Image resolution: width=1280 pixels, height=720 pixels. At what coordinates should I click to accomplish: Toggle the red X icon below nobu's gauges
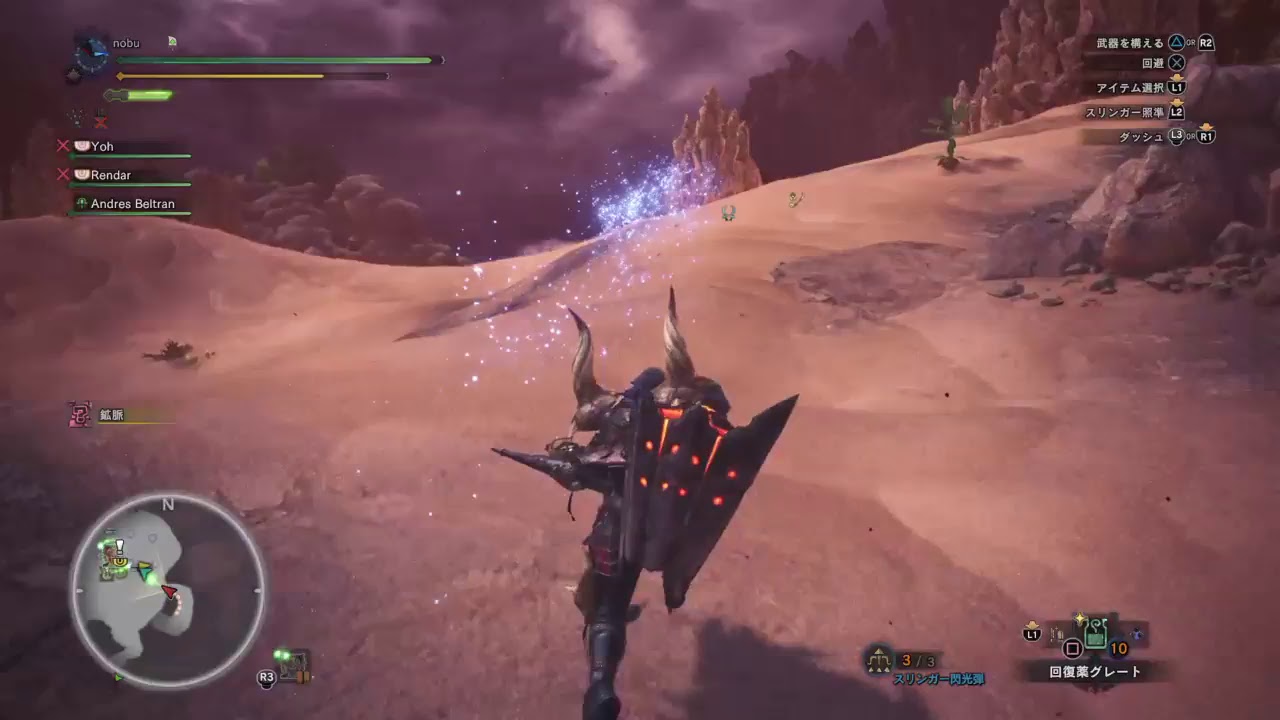click(100, 121)
